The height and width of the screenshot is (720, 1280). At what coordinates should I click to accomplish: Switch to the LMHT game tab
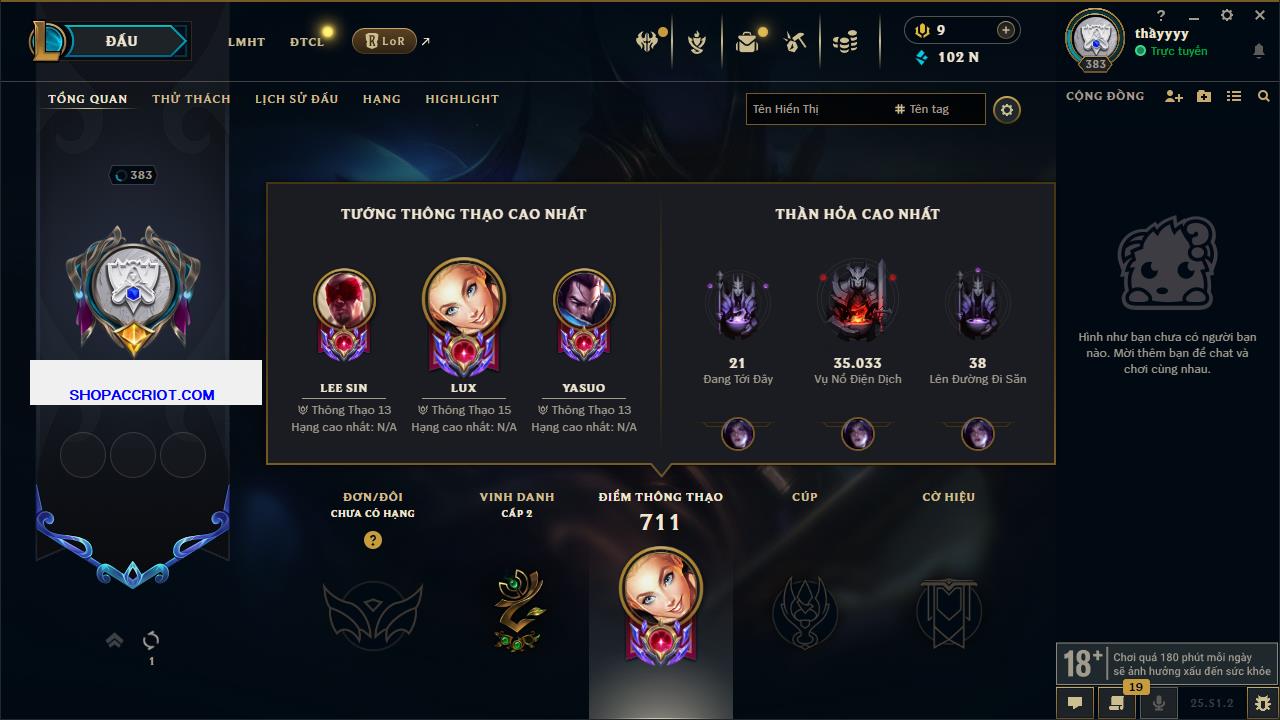tap(246, 42)
